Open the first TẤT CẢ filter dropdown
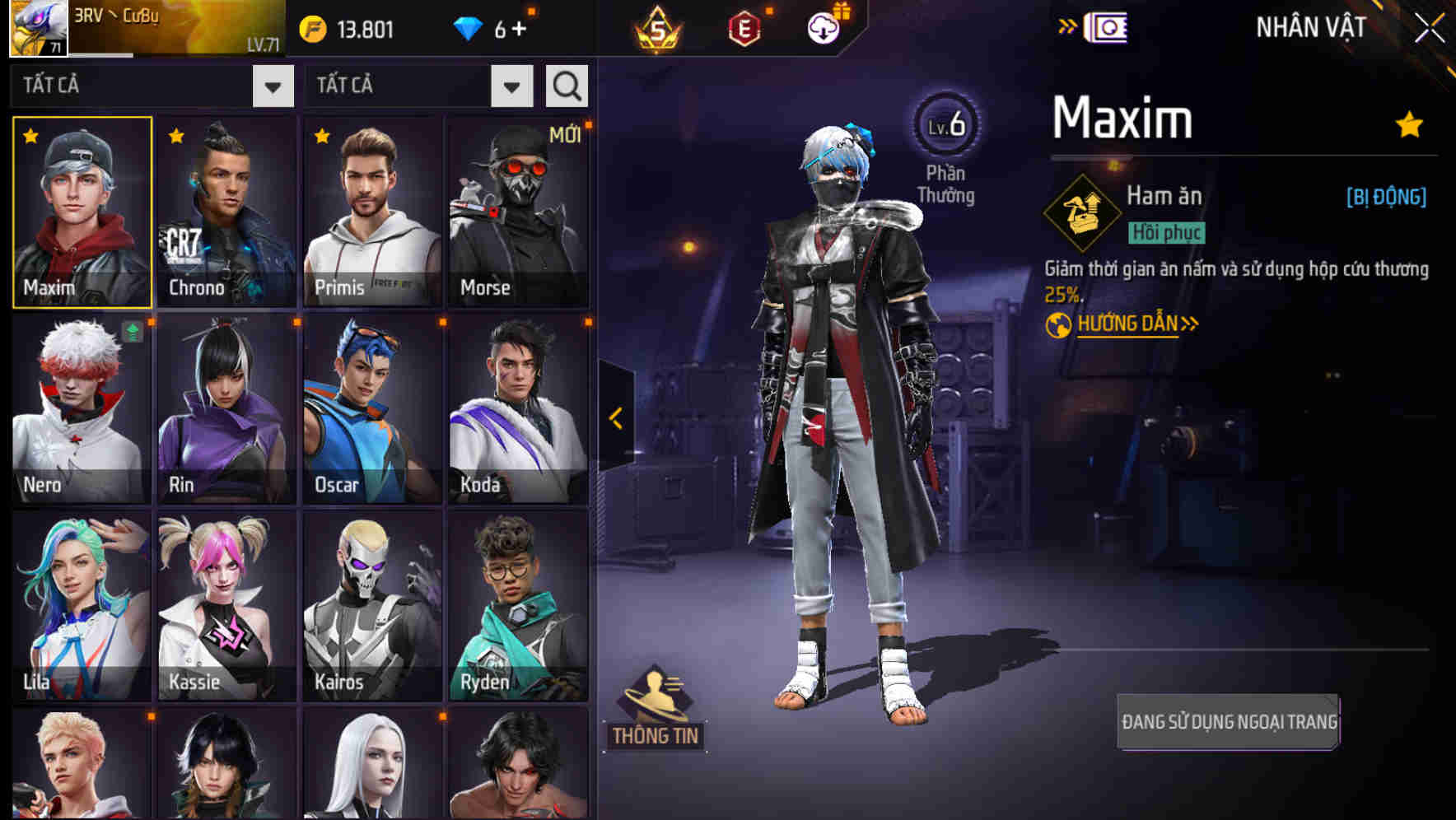Image resolution: width=1456 pixels, height=820 pixels. 272,85
